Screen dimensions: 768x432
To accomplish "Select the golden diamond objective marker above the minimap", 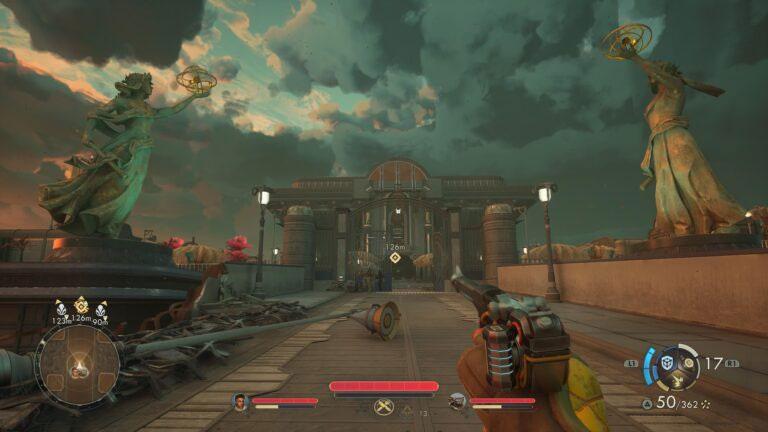I will tap(81, 304).
